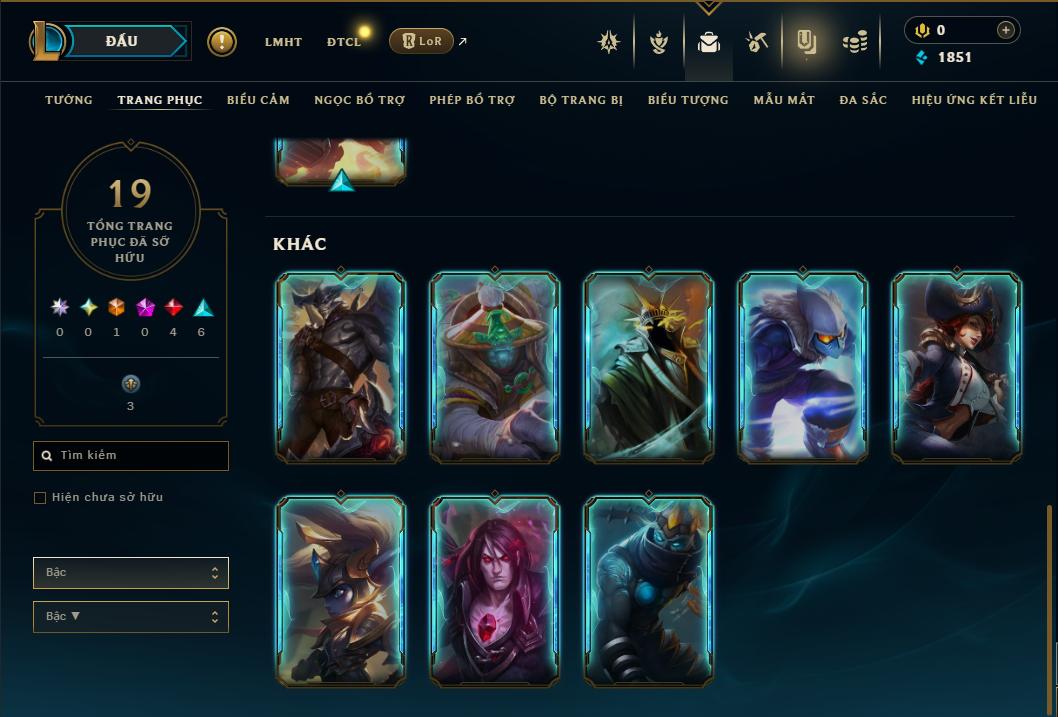
Task: Click the Tìm kiếm search field
Action: [131, 456]
